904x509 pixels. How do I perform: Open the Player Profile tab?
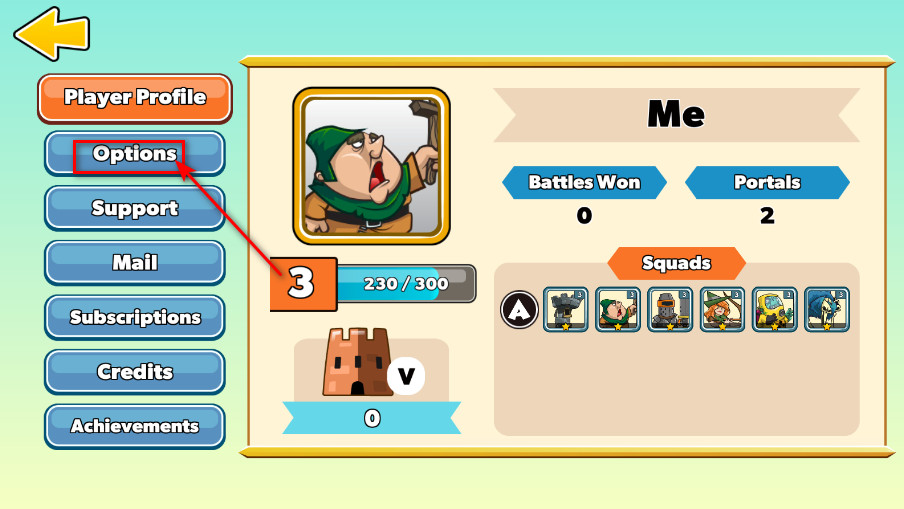pos(135,98)
